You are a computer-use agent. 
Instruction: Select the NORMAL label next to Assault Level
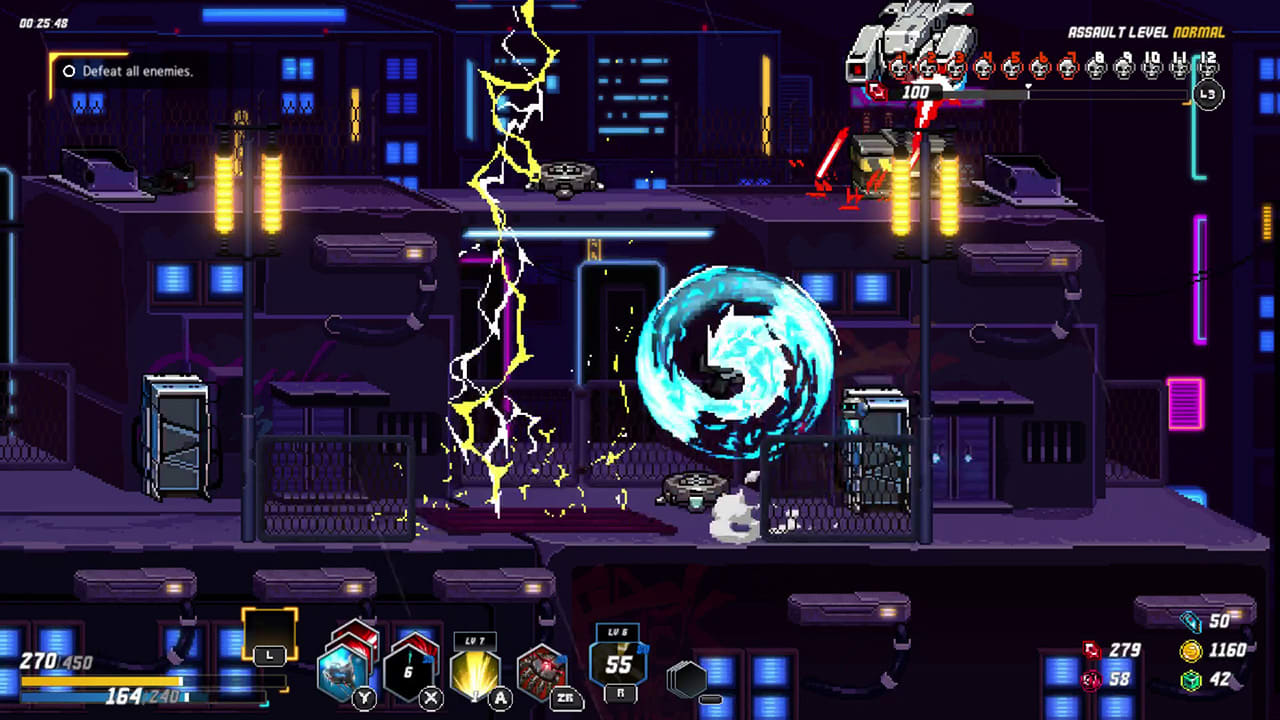(x=1200, y=32)
